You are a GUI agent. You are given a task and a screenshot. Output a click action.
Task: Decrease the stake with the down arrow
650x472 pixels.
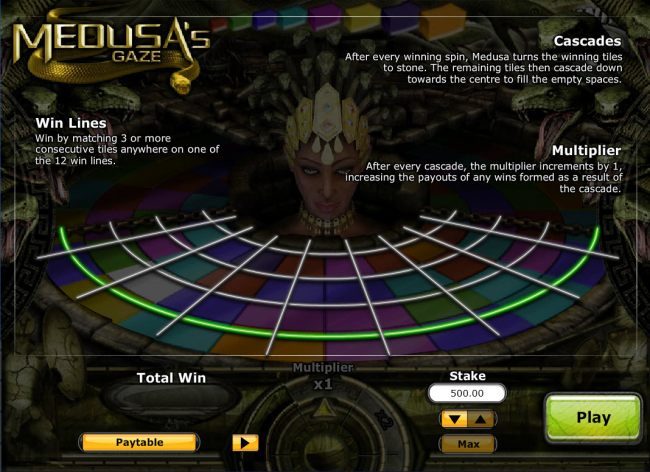[x=455, y=419]
